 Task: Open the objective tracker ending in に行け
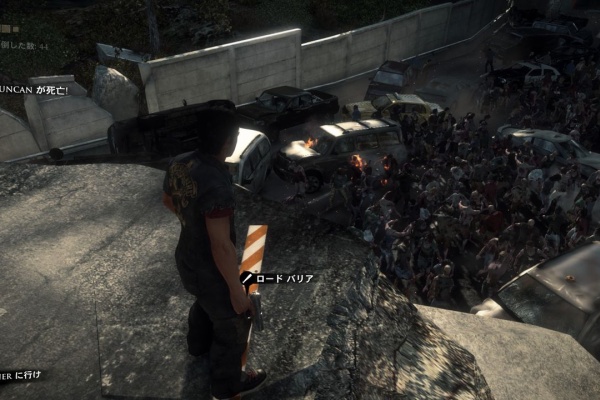pyautogui.click(x=20, y=375)
